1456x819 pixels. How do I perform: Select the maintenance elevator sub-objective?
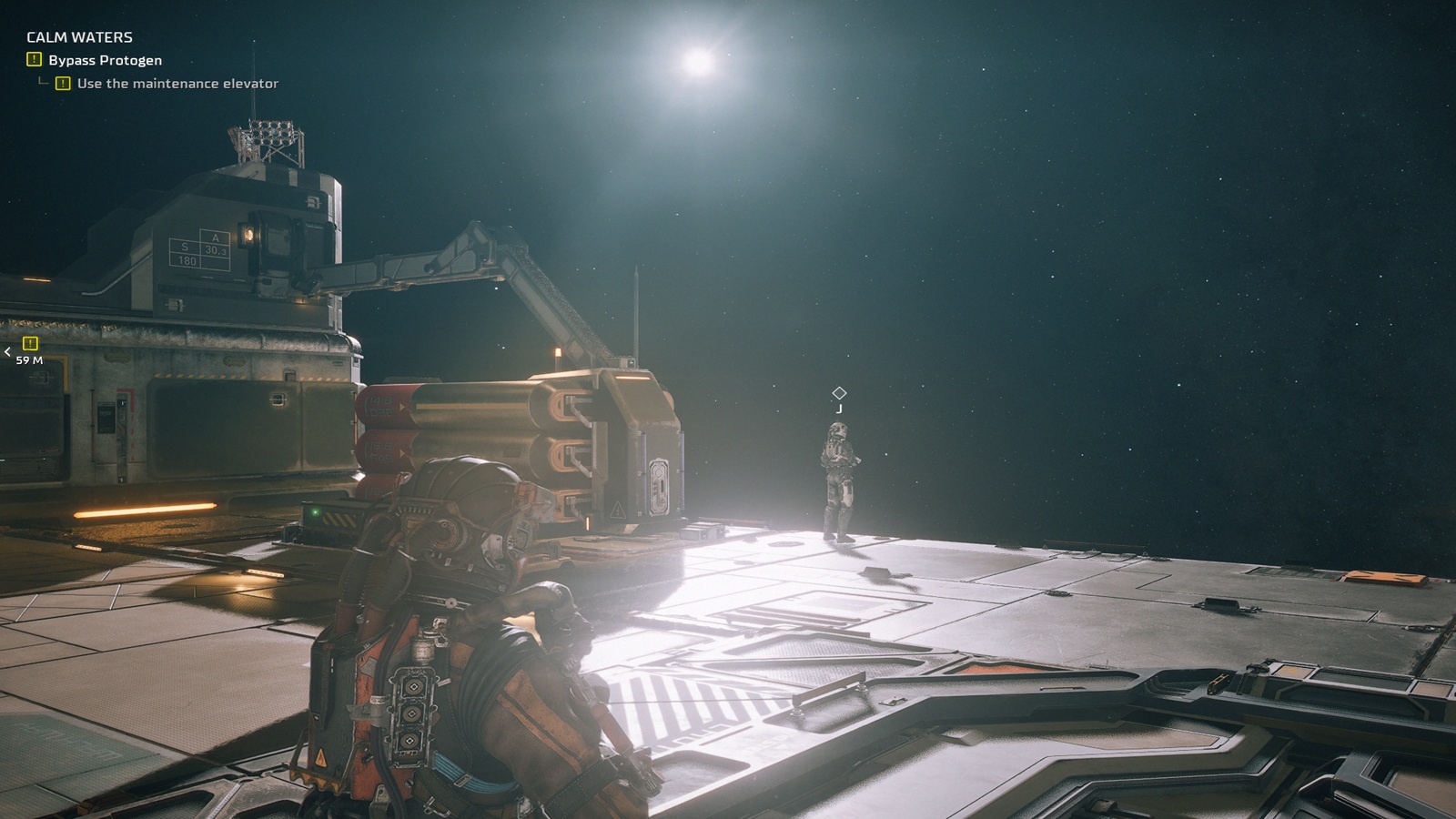[x=177, y=84]
